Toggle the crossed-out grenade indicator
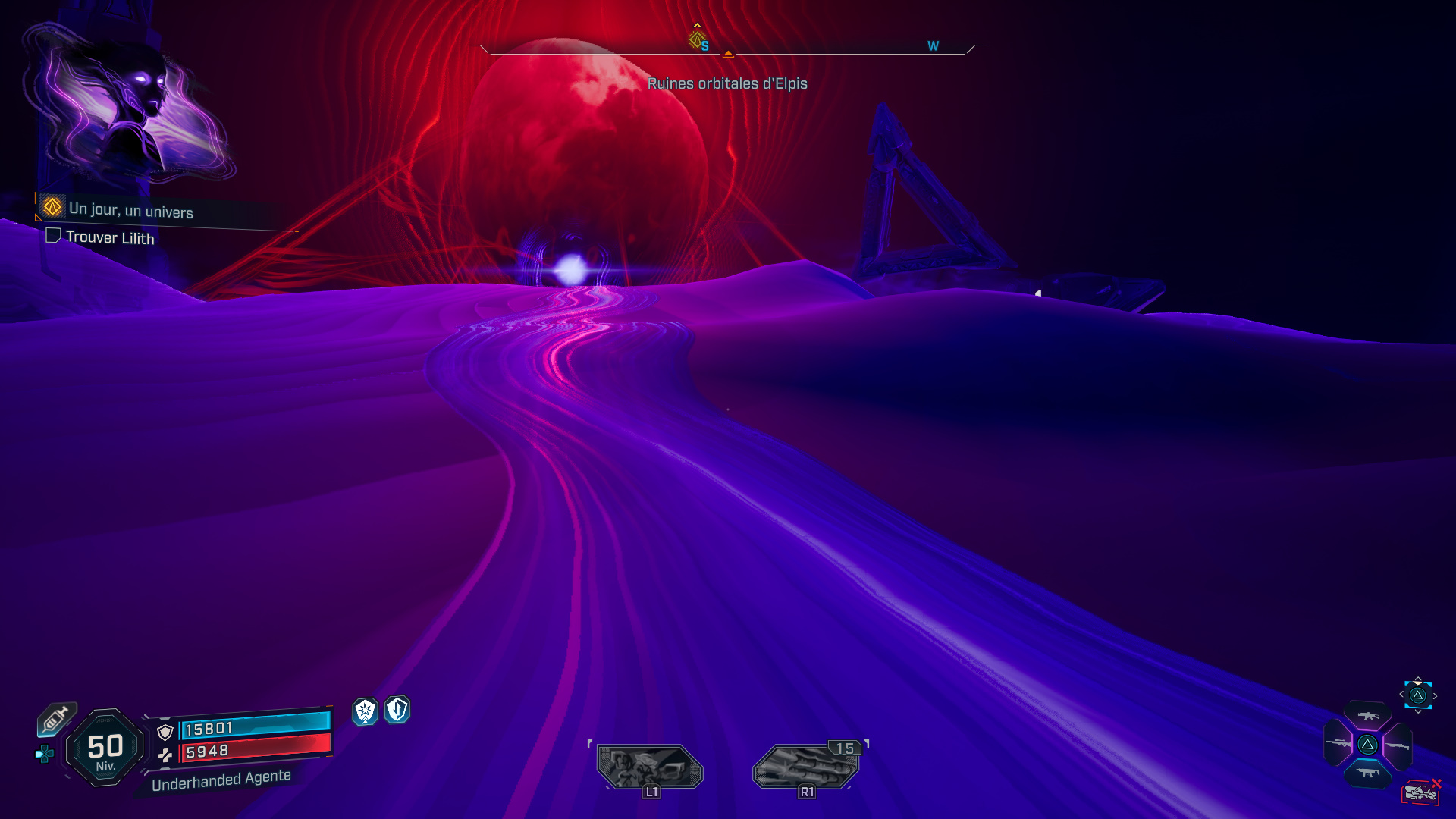Image resolution: width=1456 pixels, height=819 pixels. (1422, 791)
